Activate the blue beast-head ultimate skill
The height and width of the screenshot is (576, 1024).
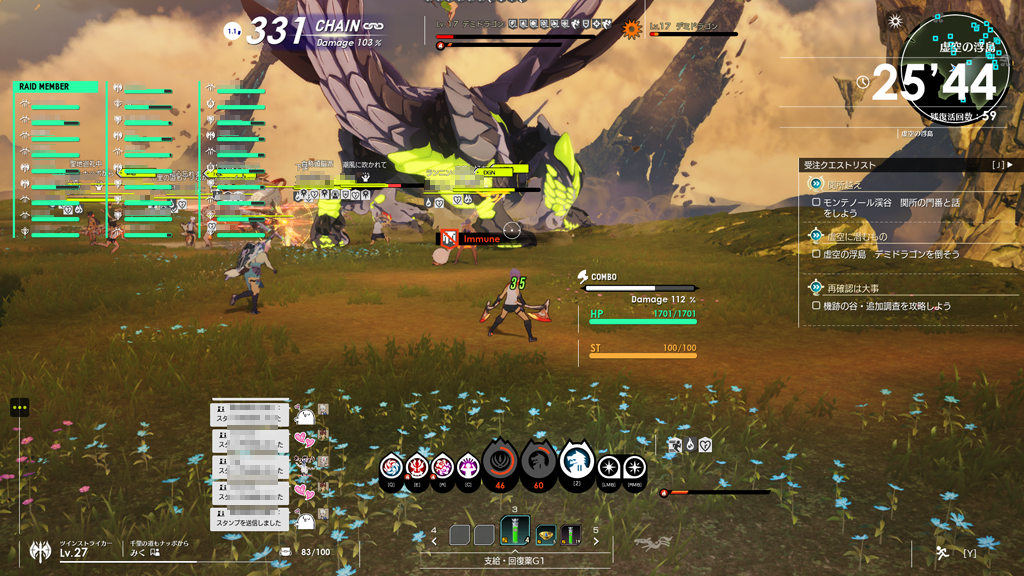577,462
